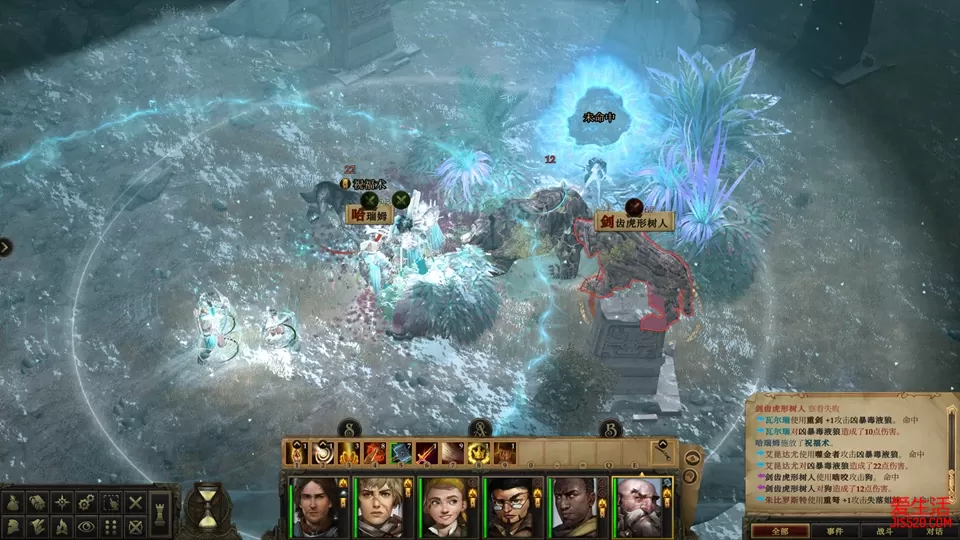Screen dimensions: 960x540
Task: Open the 战斗 combat log tab
Action: pyautogui.click(x=886, y=531)
